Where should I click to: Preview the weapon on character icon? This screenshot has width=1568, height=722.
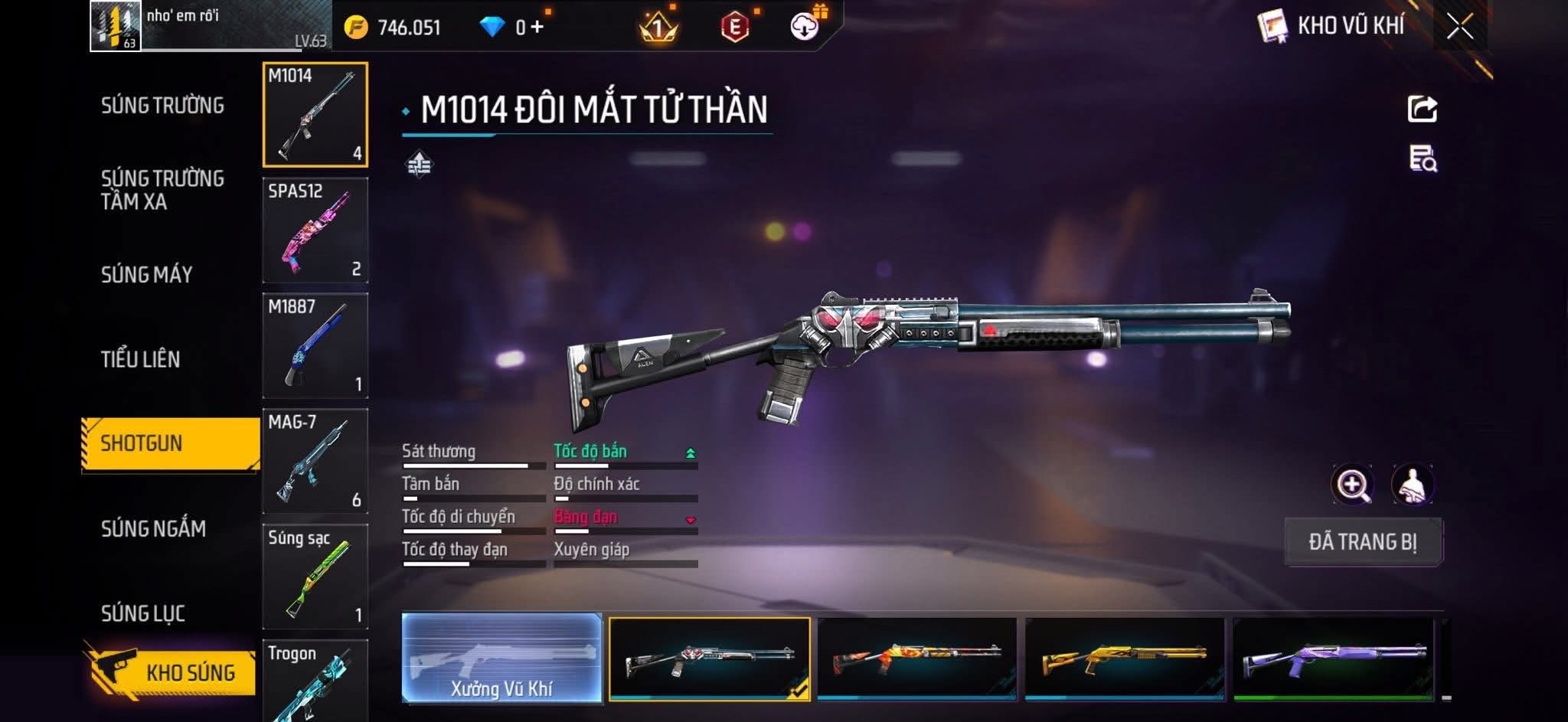1413,485
